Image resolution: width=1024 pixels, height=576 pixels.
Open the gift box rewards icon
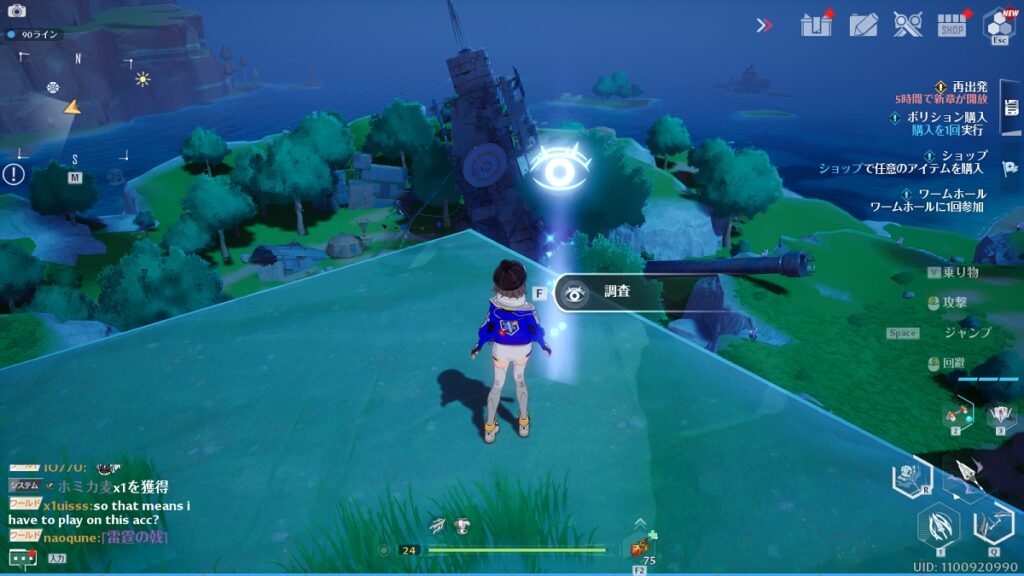click(816, 24)
